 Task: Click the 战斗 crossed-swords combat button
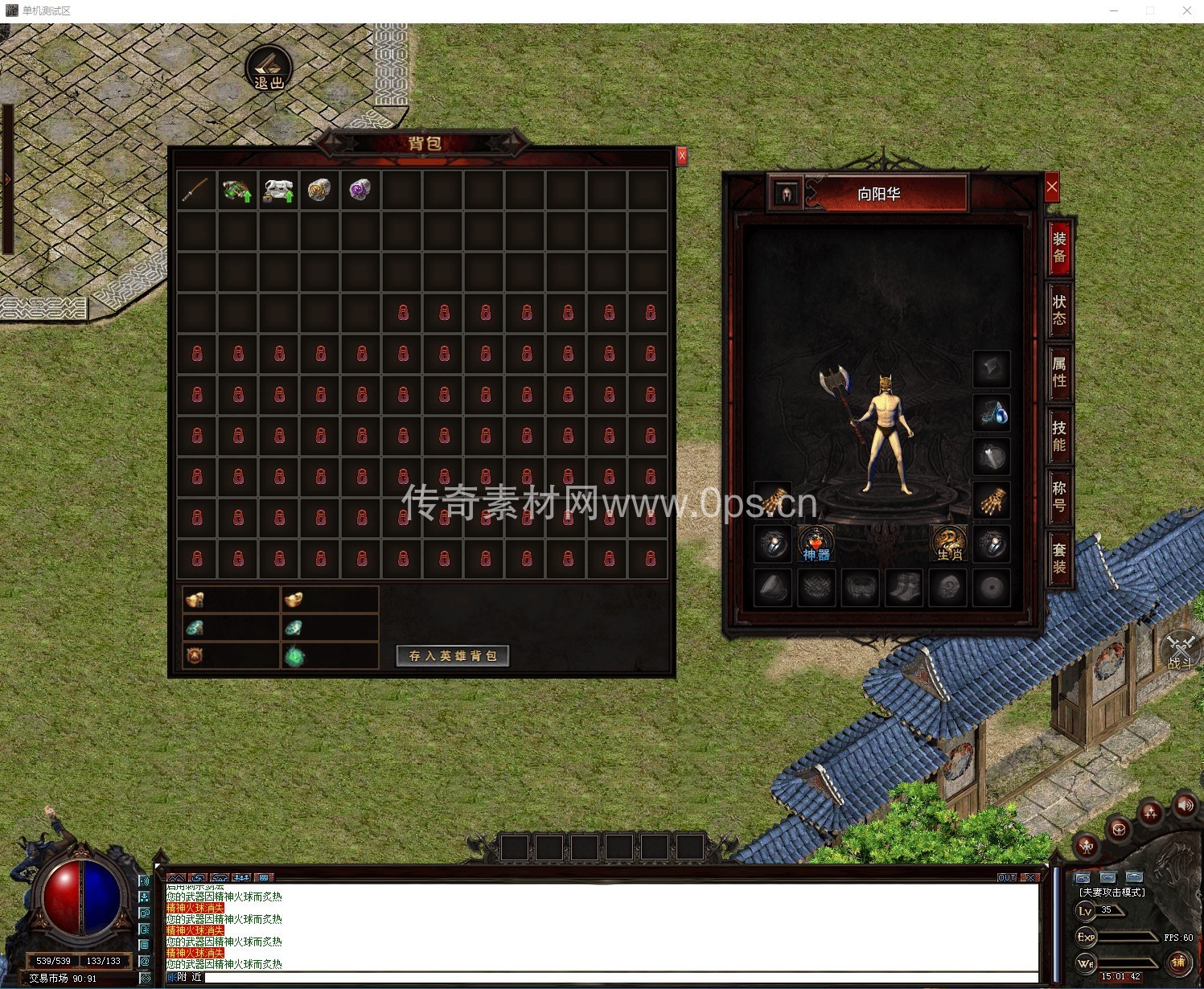click(x=1181, y=651)
